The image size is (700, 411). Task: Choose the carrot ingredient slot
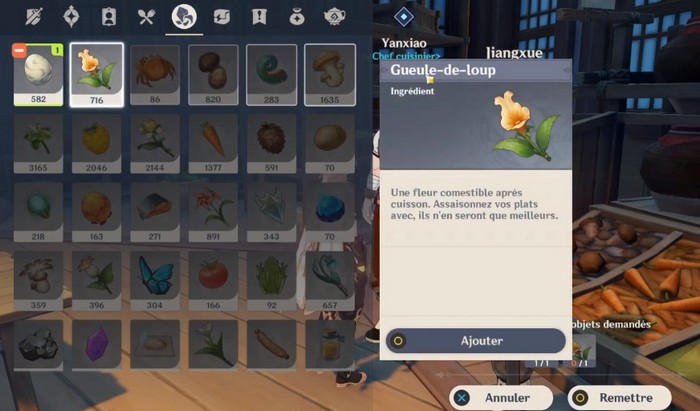tap(213, 141)
